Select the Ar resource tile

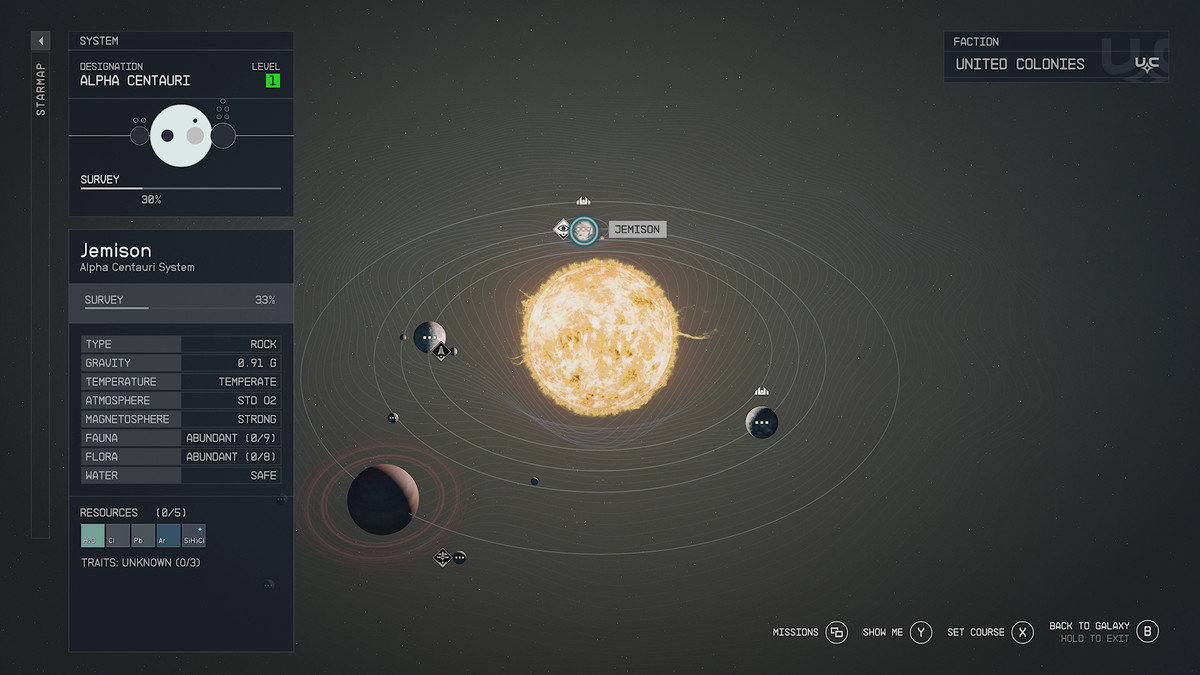point(168,536)
